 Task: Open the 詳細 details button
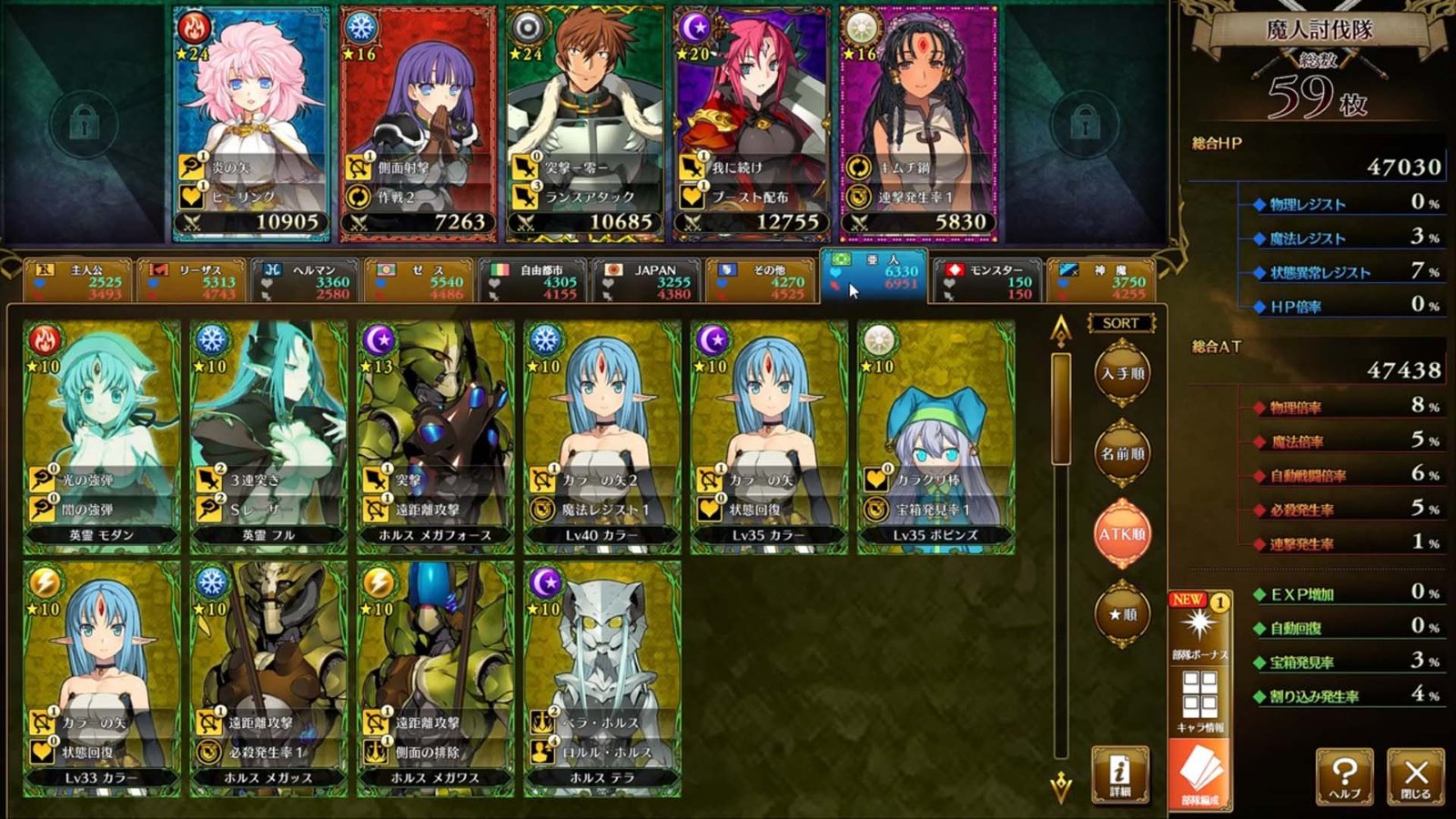1119,774
